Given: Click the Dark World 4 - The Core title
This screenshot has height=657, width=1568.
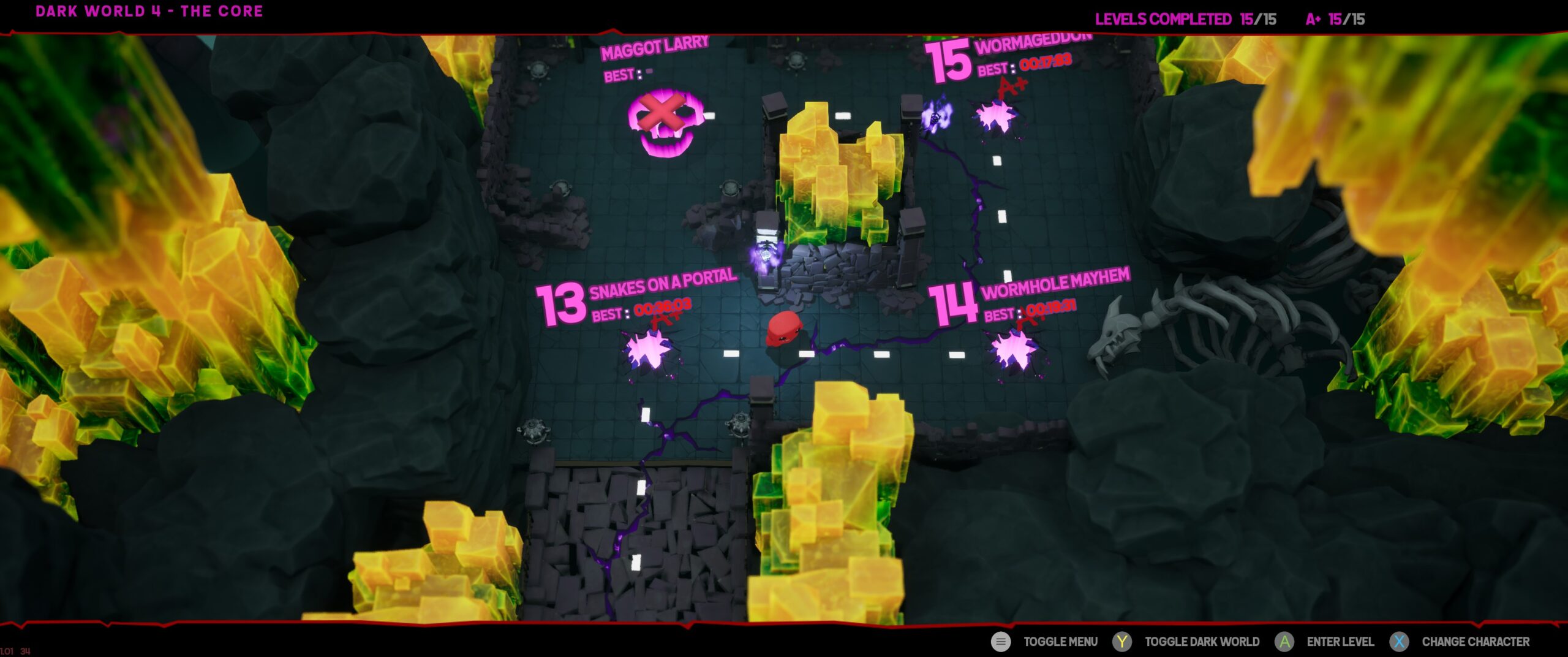Looking at the screenshot, I should coord(149,10).
